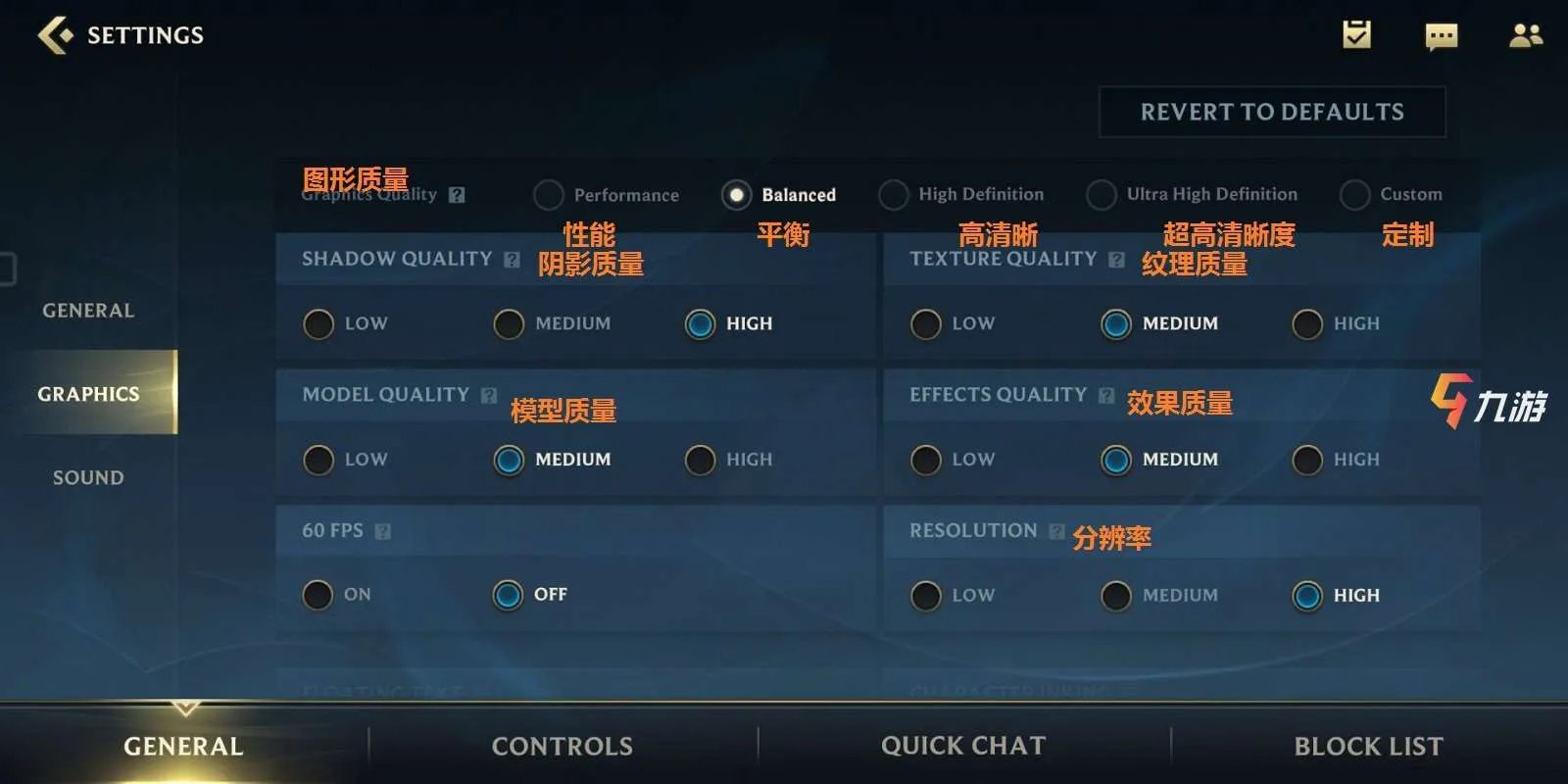Switch to the QUICK CHAT tab
The height and width of the screenshot is (784, 1568).
coord(965,745)
